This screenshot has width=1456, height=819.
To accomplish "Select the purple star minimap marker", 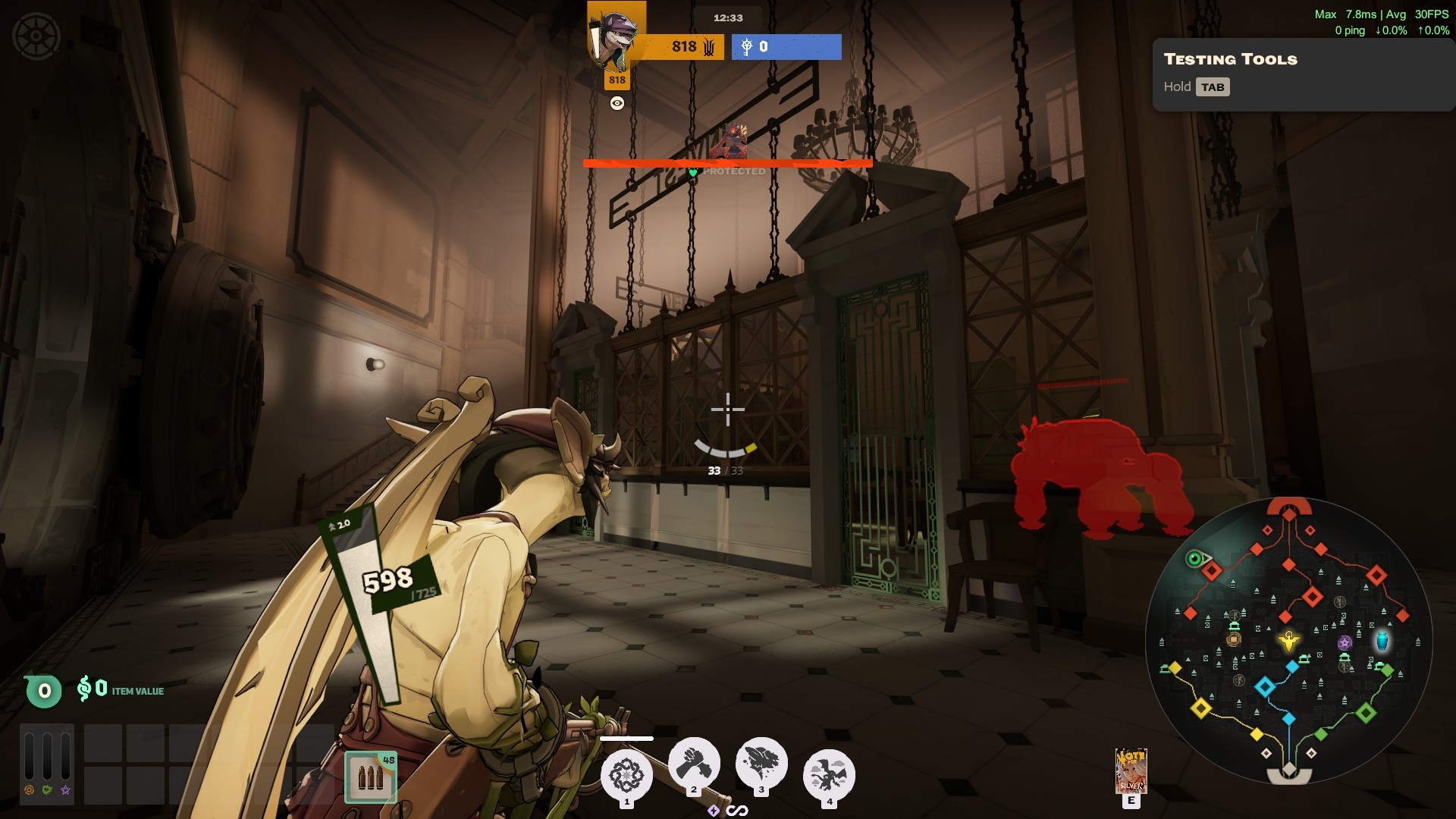I will [x=1345, y=643].
